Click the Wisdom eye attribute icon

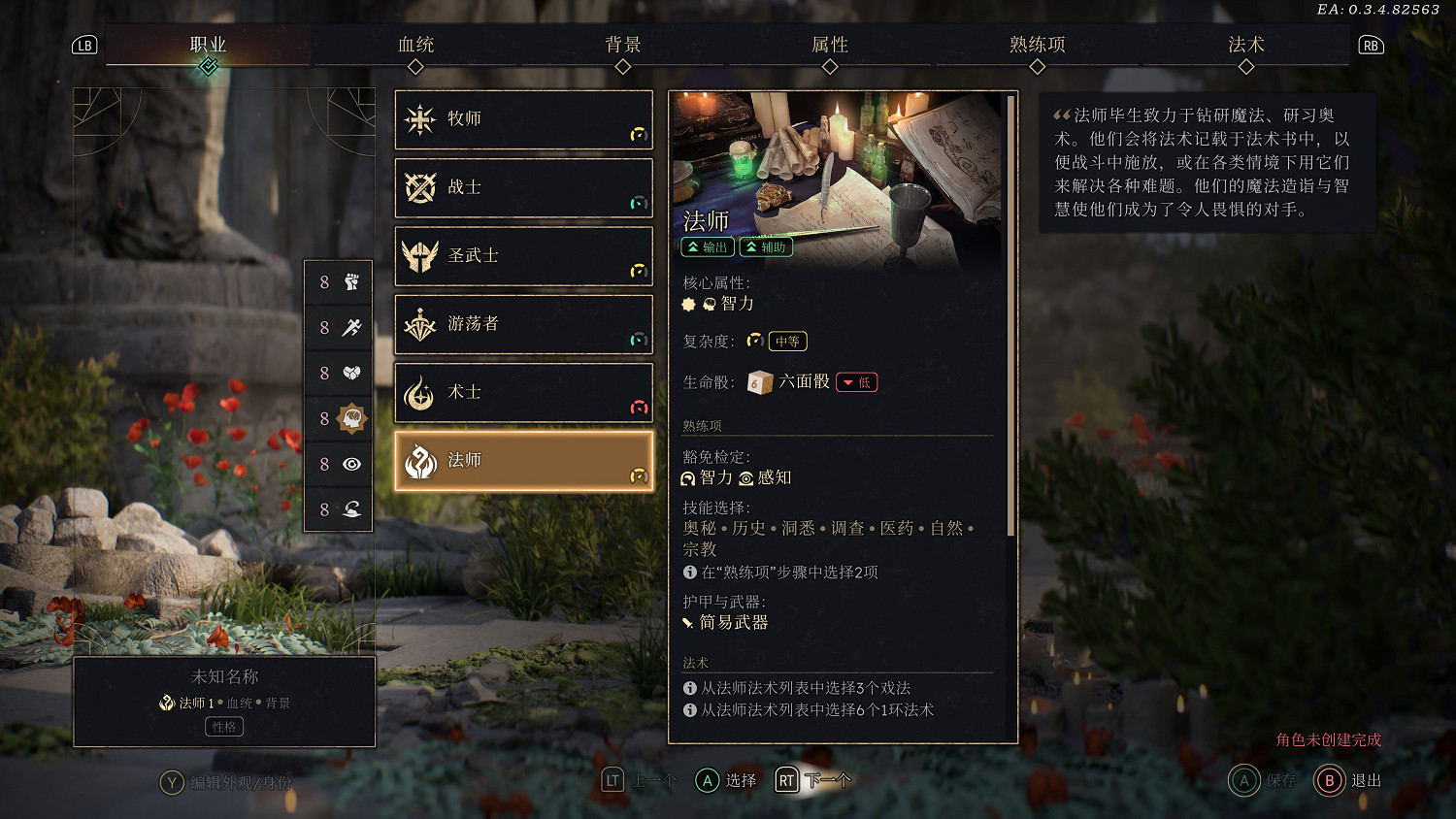click(x=351, y=465)
